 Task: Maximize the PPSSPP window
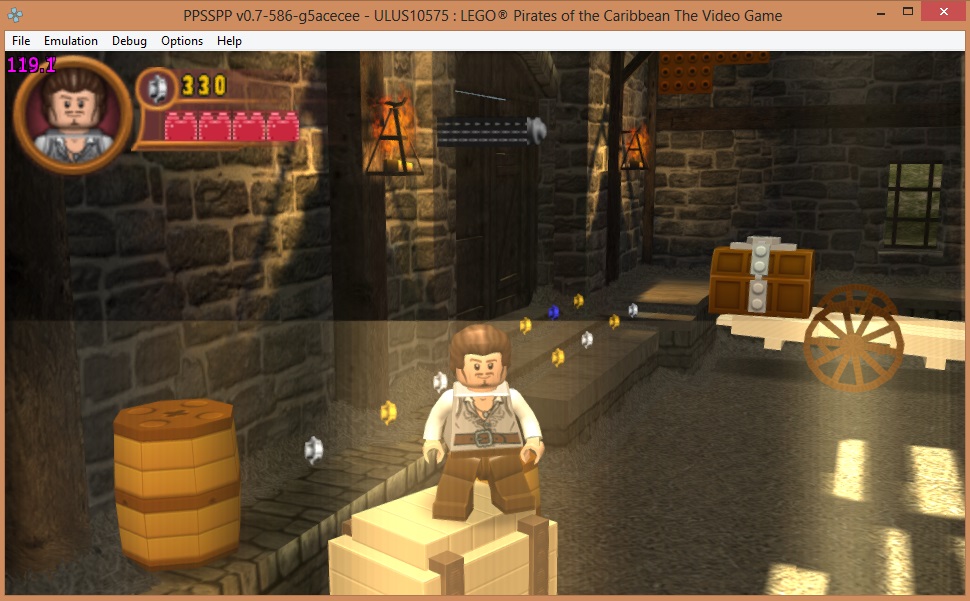point(907,13)
